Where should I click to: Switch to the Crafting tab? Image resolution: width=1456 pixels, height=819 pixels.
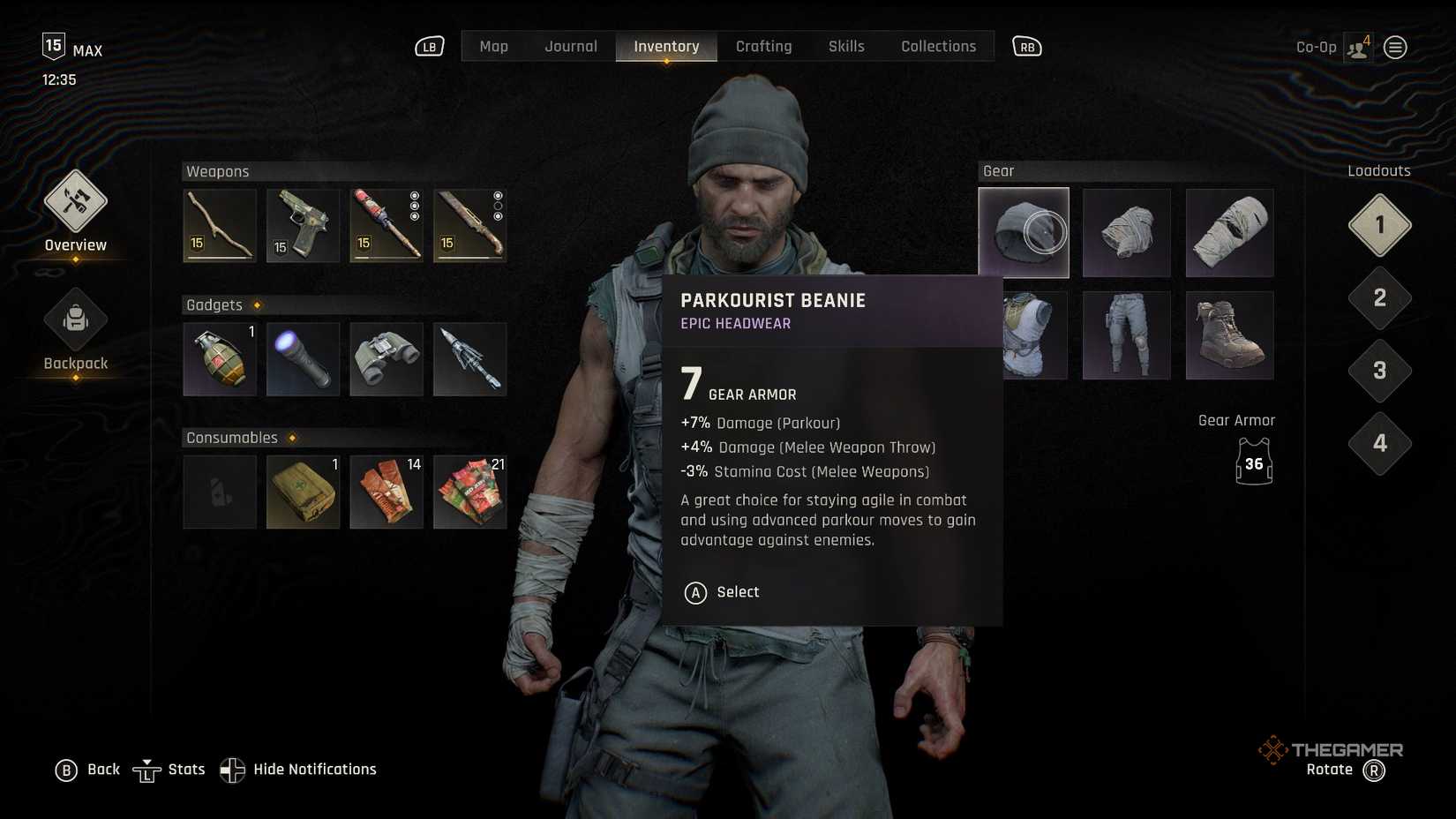point(763,46)
